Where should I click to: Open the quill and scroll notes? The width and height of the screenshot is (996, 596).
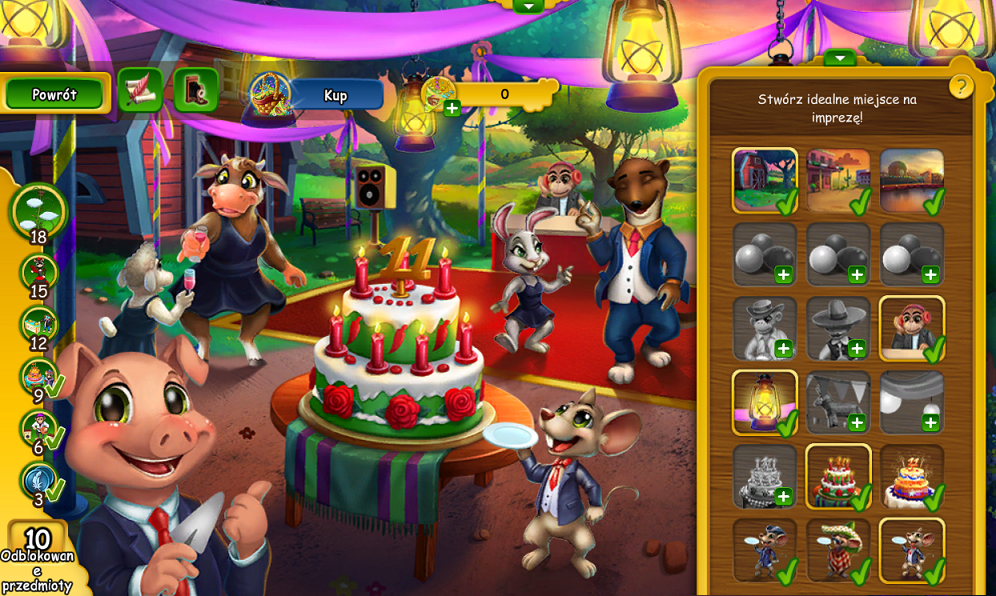(x=140, y=90)
